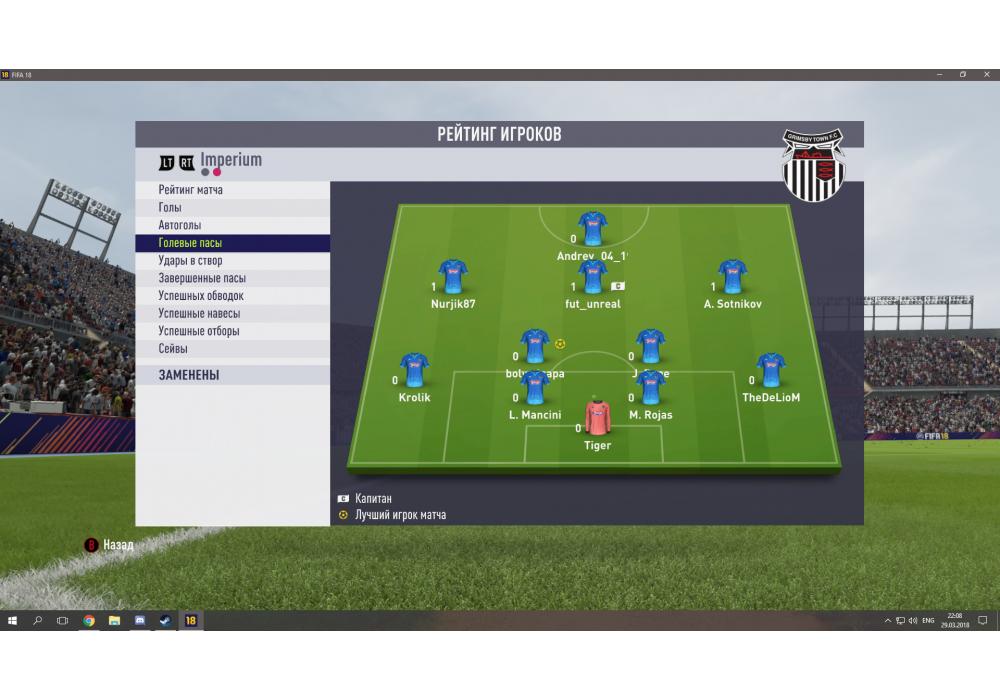Select the highlighted Голевые пасы entry
The width and height of the screenshot is (1000, 700).
pos(190,243)
